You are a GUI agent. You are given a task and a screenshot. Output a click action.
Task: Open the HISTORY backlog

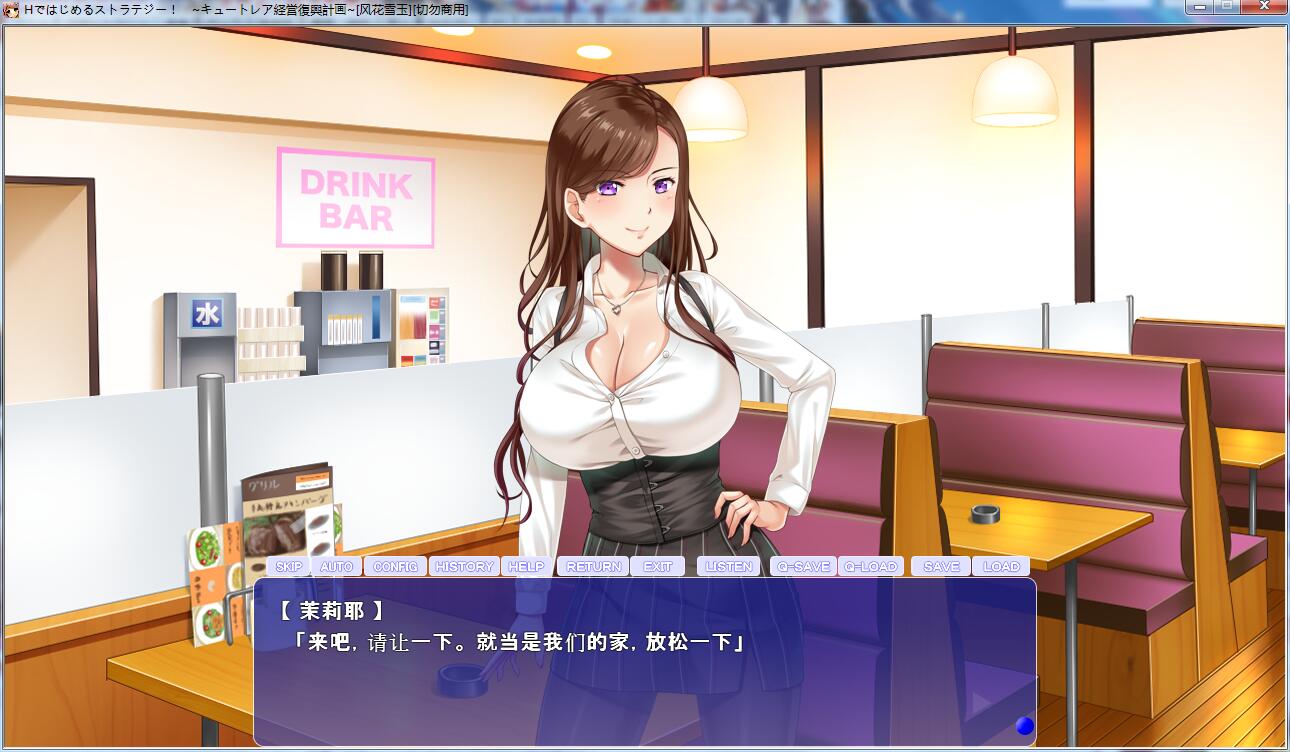click(x=464, y=566)
